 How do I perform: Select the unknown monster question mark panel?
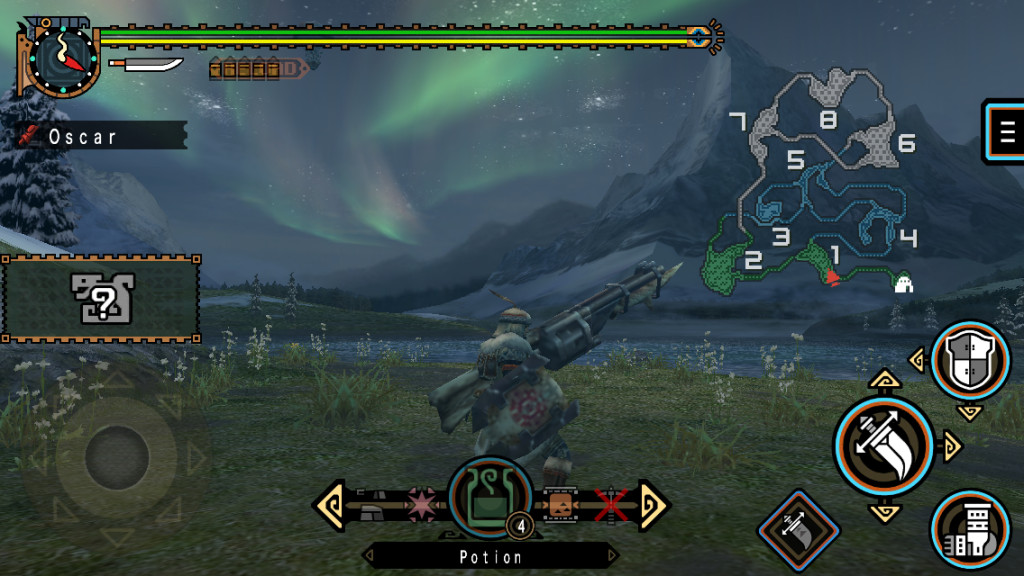[101, 298]
